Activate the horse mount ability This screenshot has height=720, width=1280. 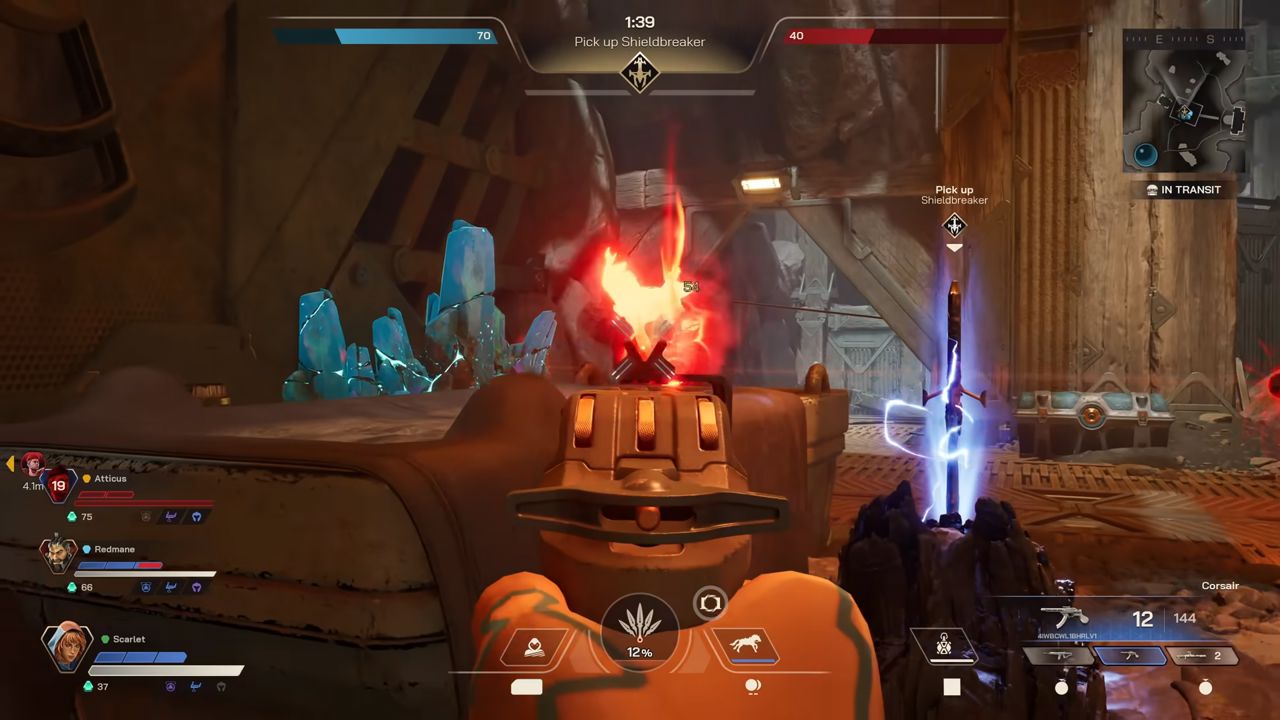[x=745, y=646]
